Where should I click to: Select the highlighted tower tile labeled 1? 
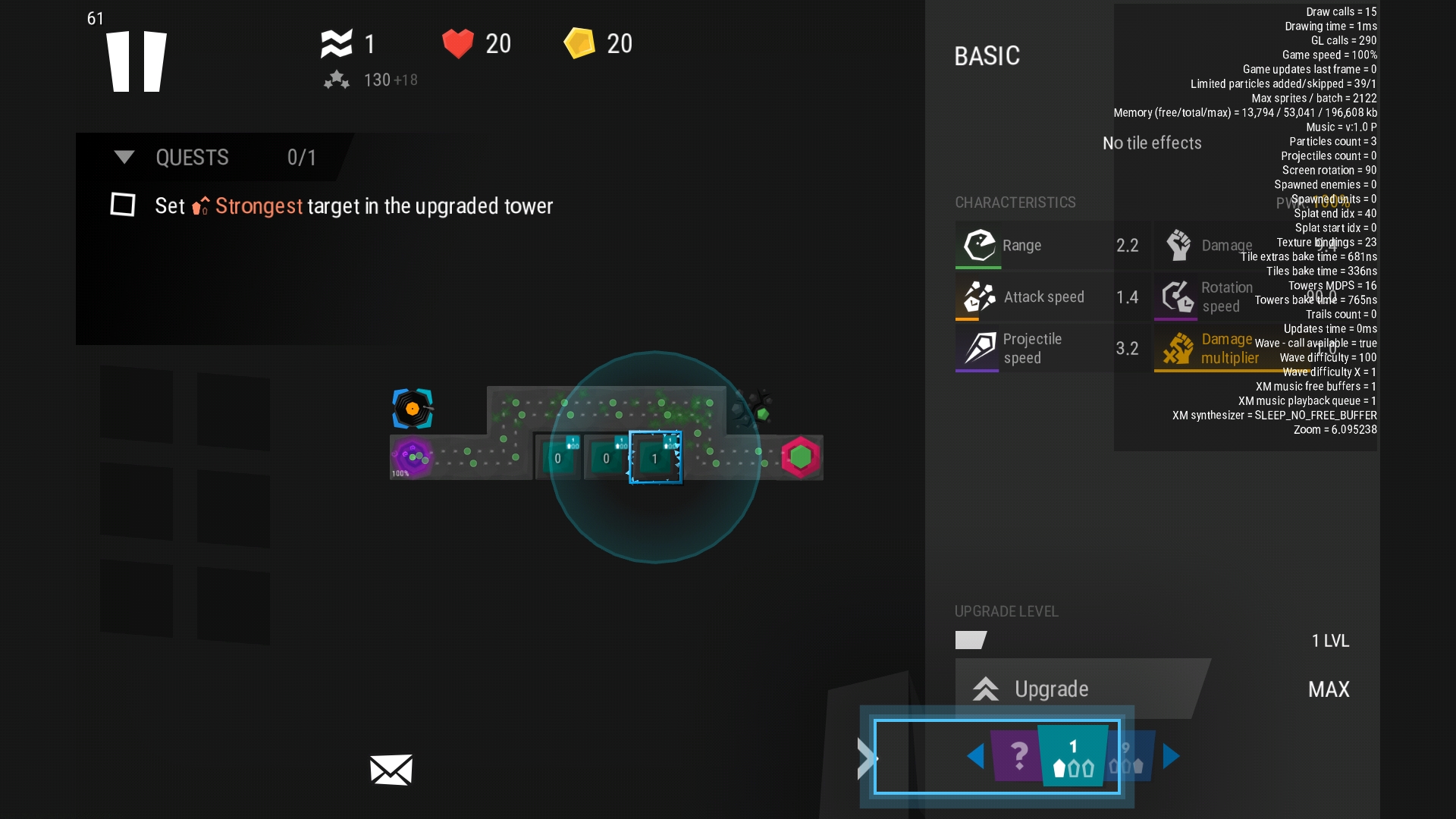click(x=655, y=457)
